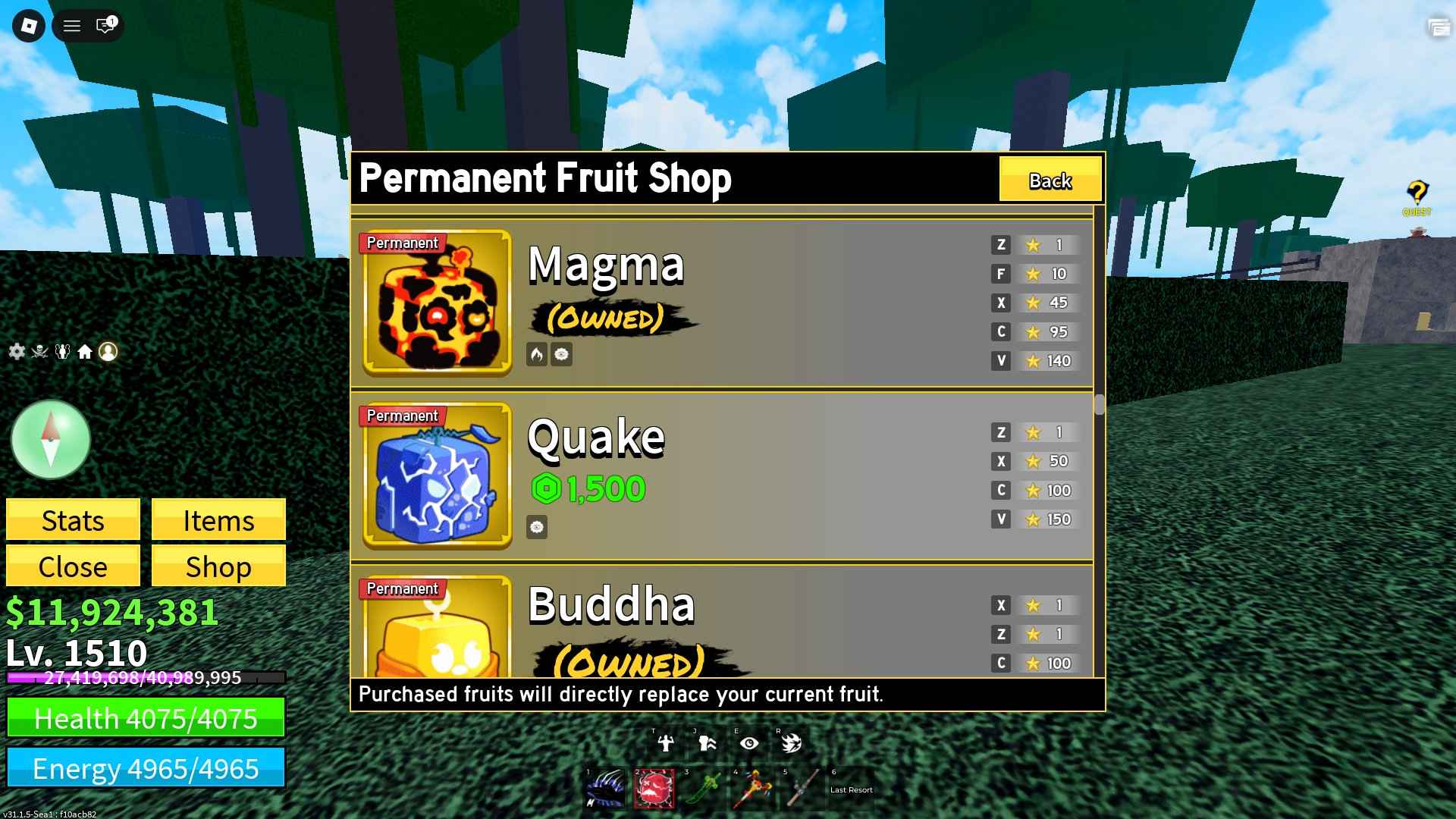Open the chat bubble icon at top left
Screen dimensions: 1456x819
(103, 26)
